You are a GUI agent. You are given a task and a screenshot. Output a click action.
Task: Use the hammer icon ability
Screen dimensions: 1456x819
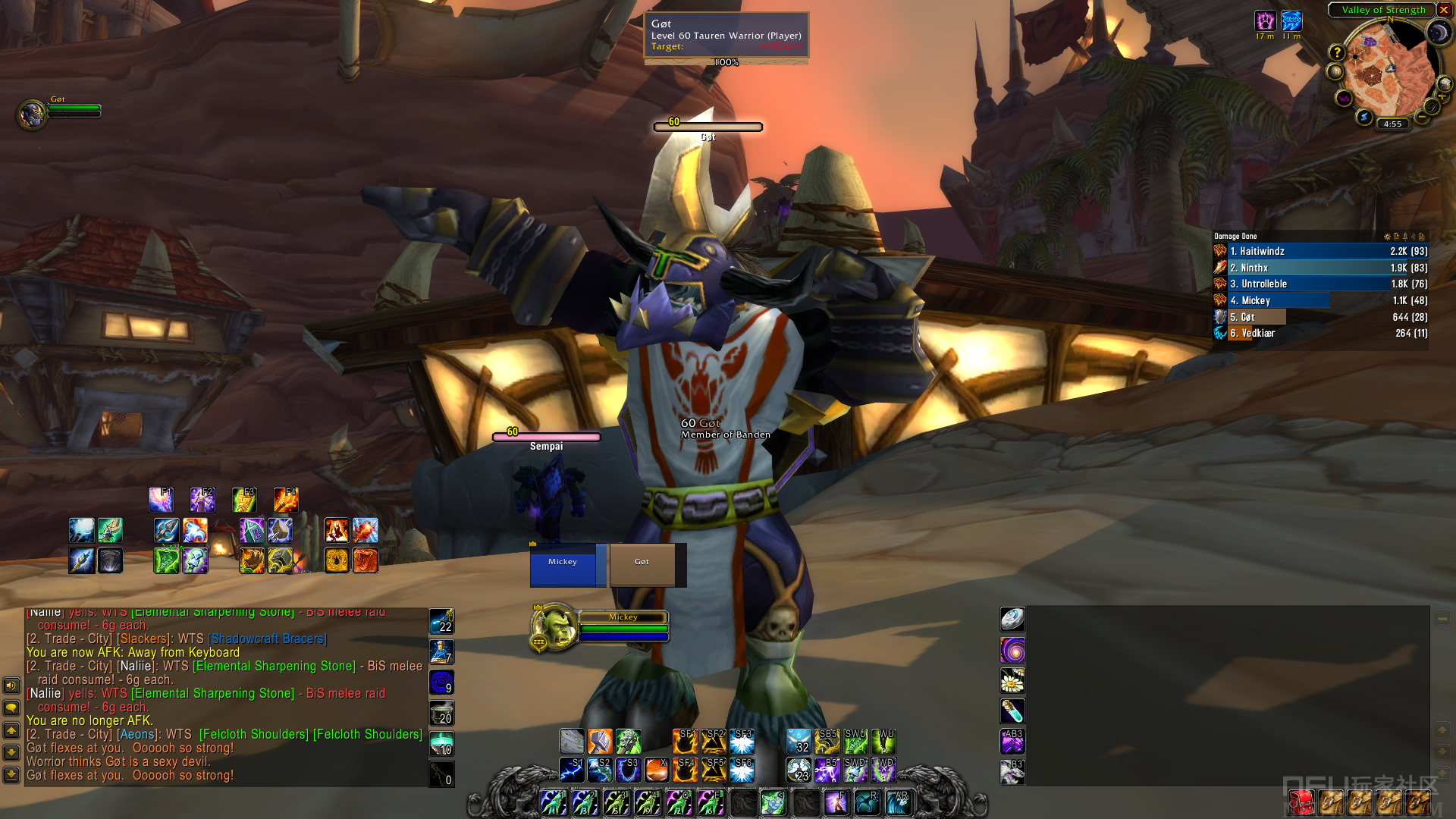600,741
